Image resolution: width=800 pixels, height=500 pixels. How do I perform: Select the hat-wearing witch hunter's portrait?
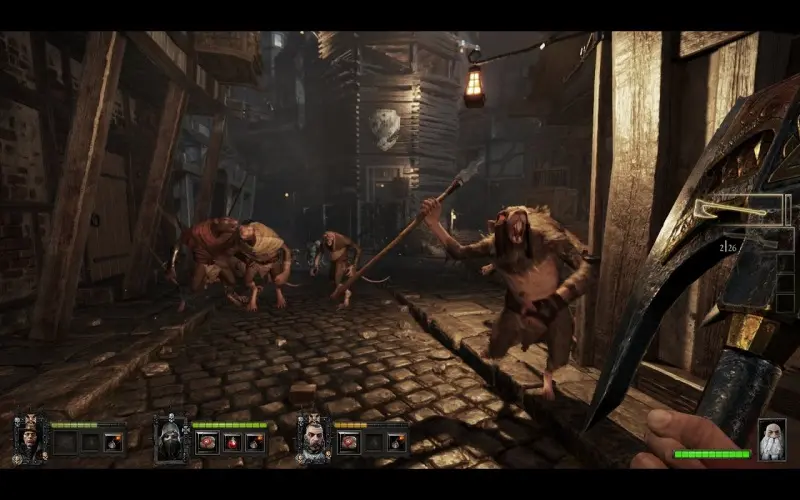click(x=30, y=438)
